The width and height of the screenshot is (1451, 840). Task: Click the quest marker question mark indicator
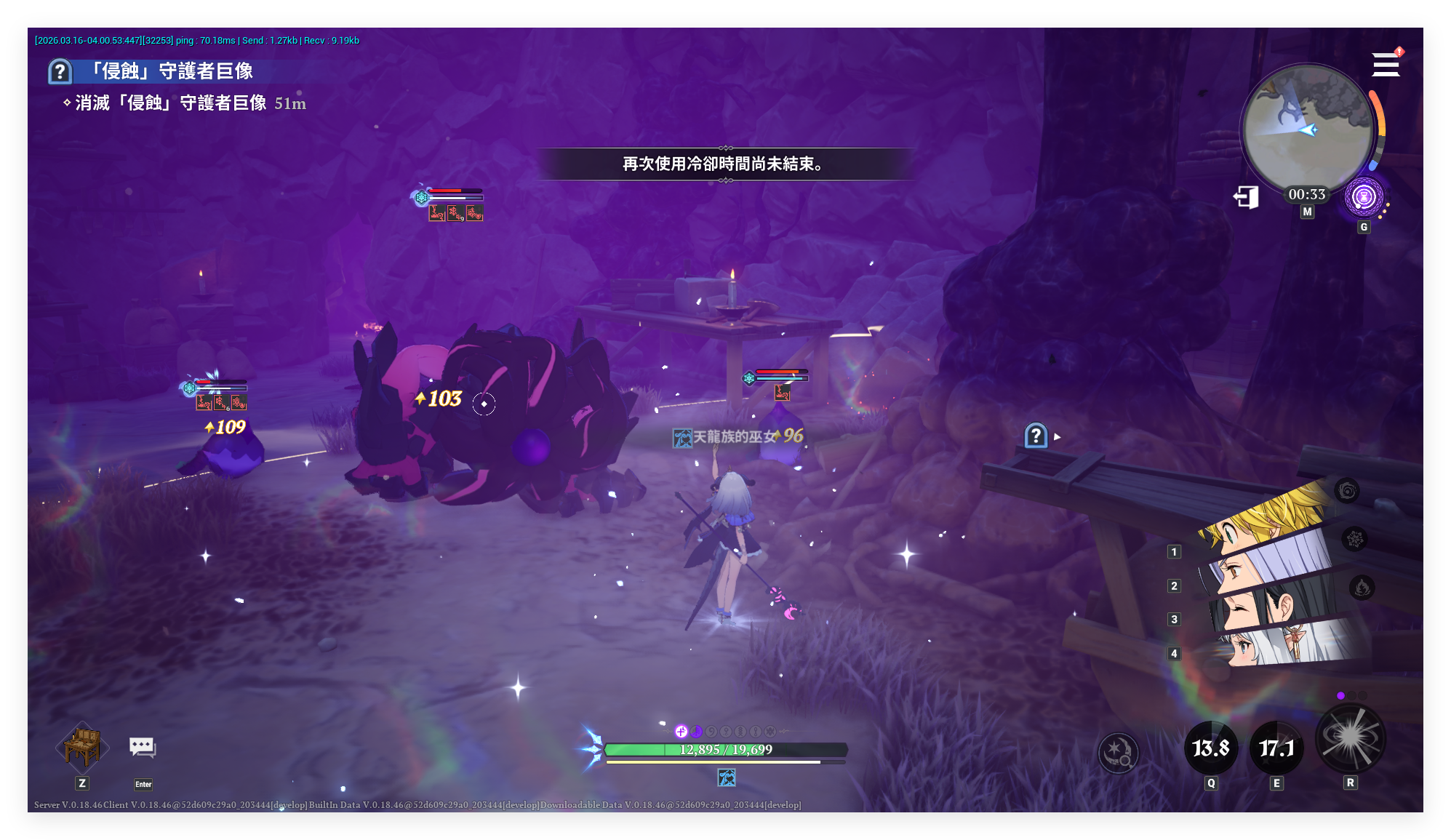pos(1036,436)
